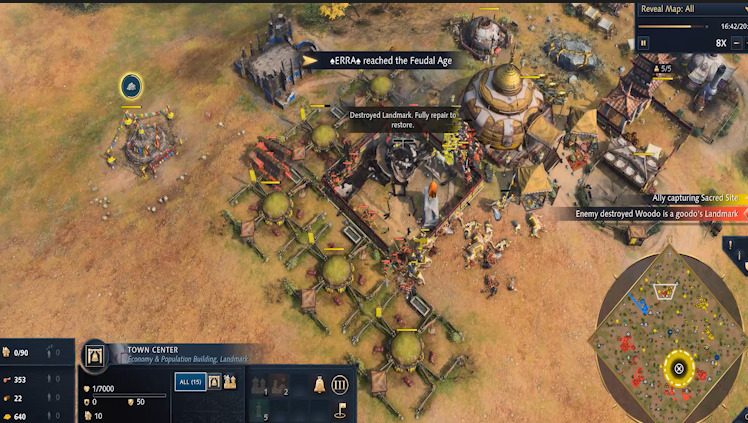Decrease replay speed with the minus button
748x423 pixels.
tap(739, 43)
